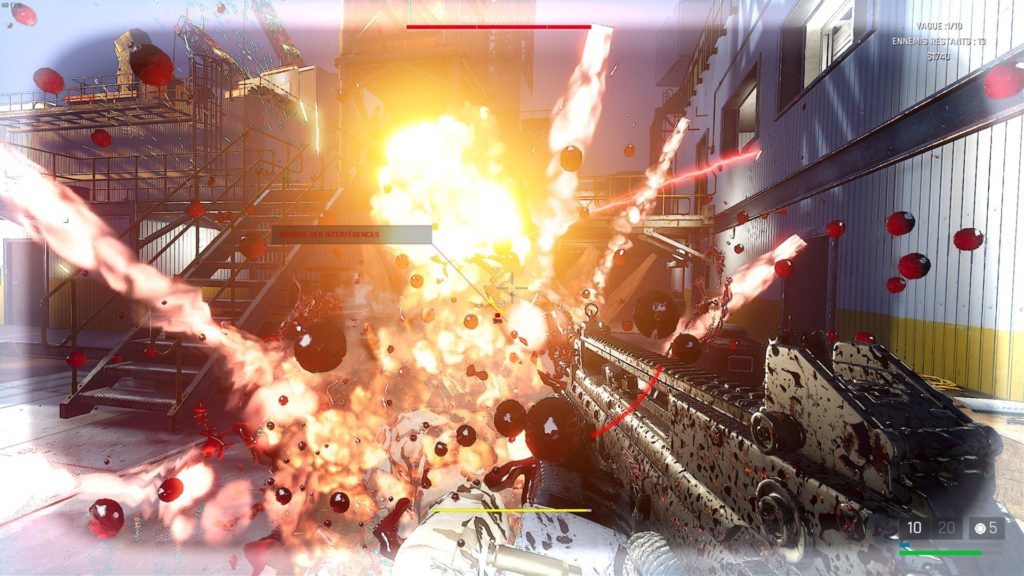This screenshot has height=576, width=1024.
Task: Select the 'Source des interférences' target label
Action: [x=351, y=235]
